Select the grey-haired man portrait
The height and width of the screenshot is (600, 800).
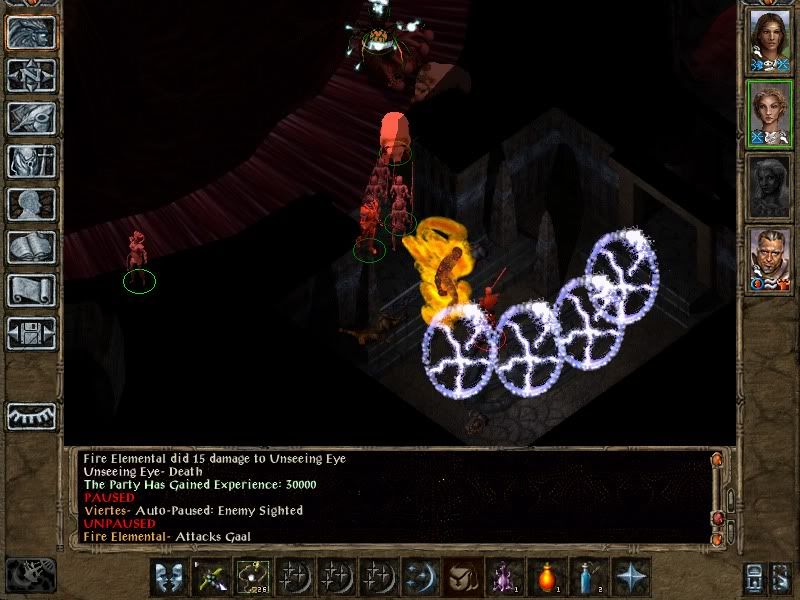click(769, 261)
